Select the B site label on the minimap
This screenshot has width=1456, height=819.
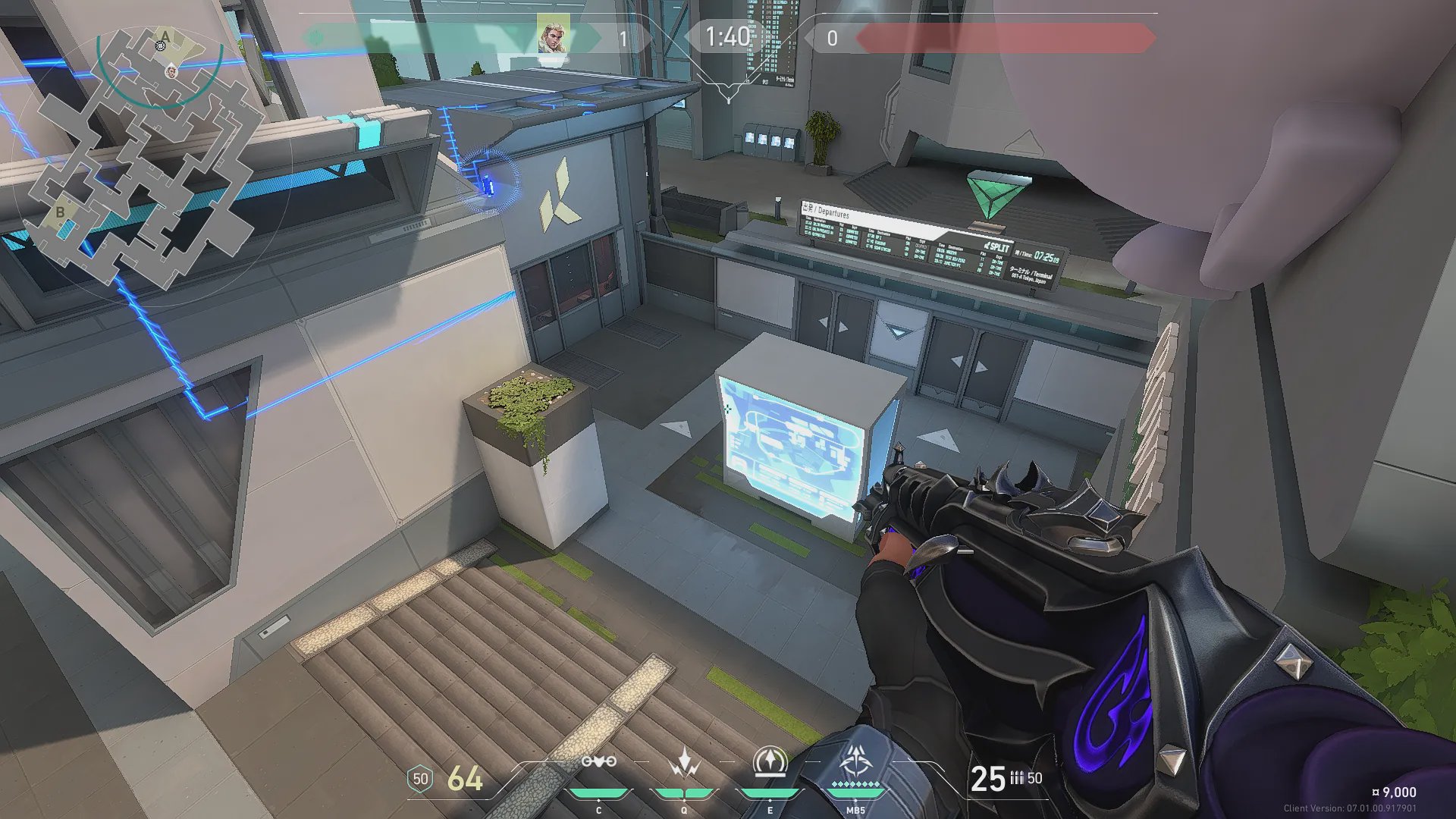(60, 212)
